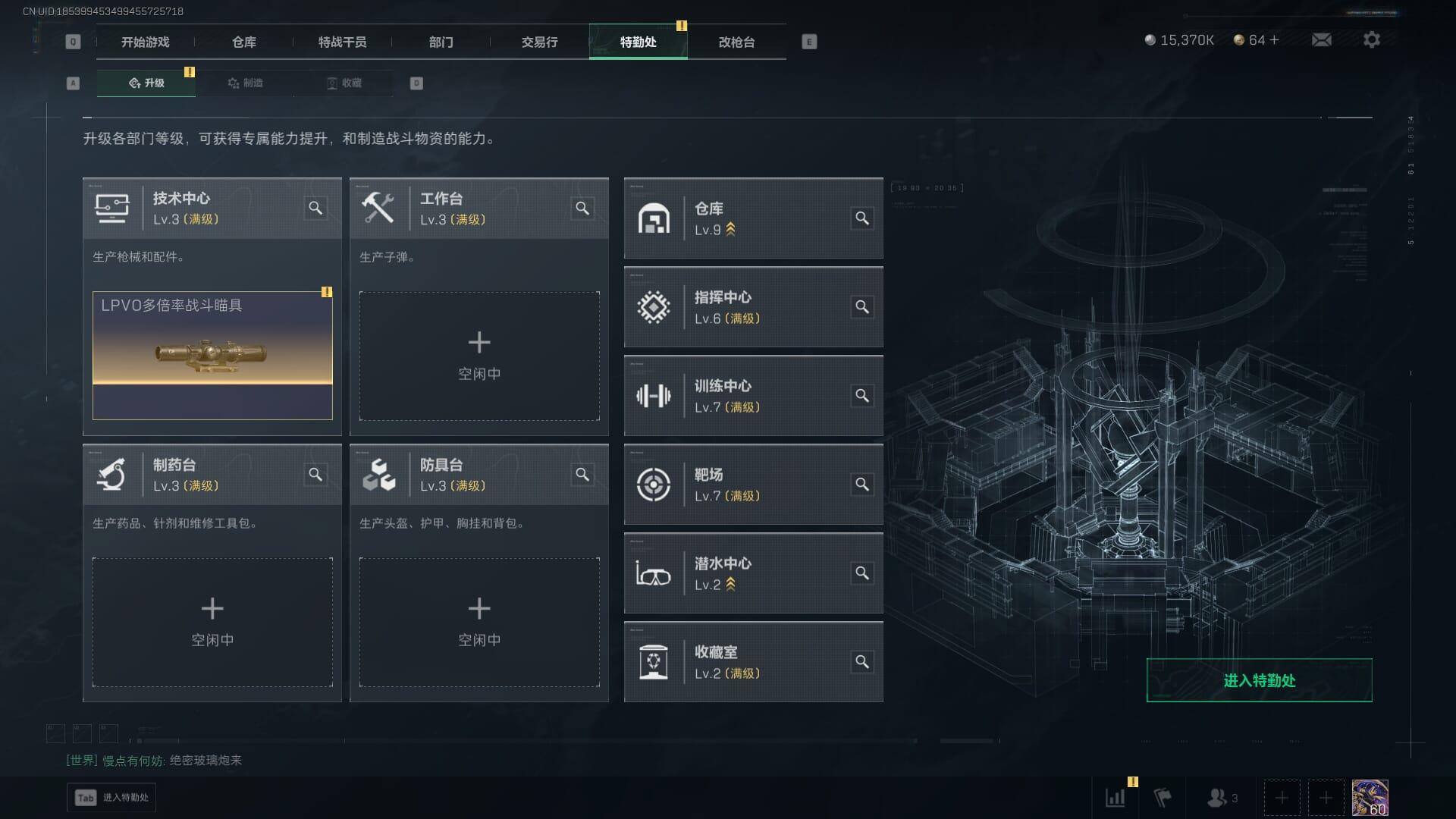
Task: Open settings with the gear icon
Action: click(1372, 39)
